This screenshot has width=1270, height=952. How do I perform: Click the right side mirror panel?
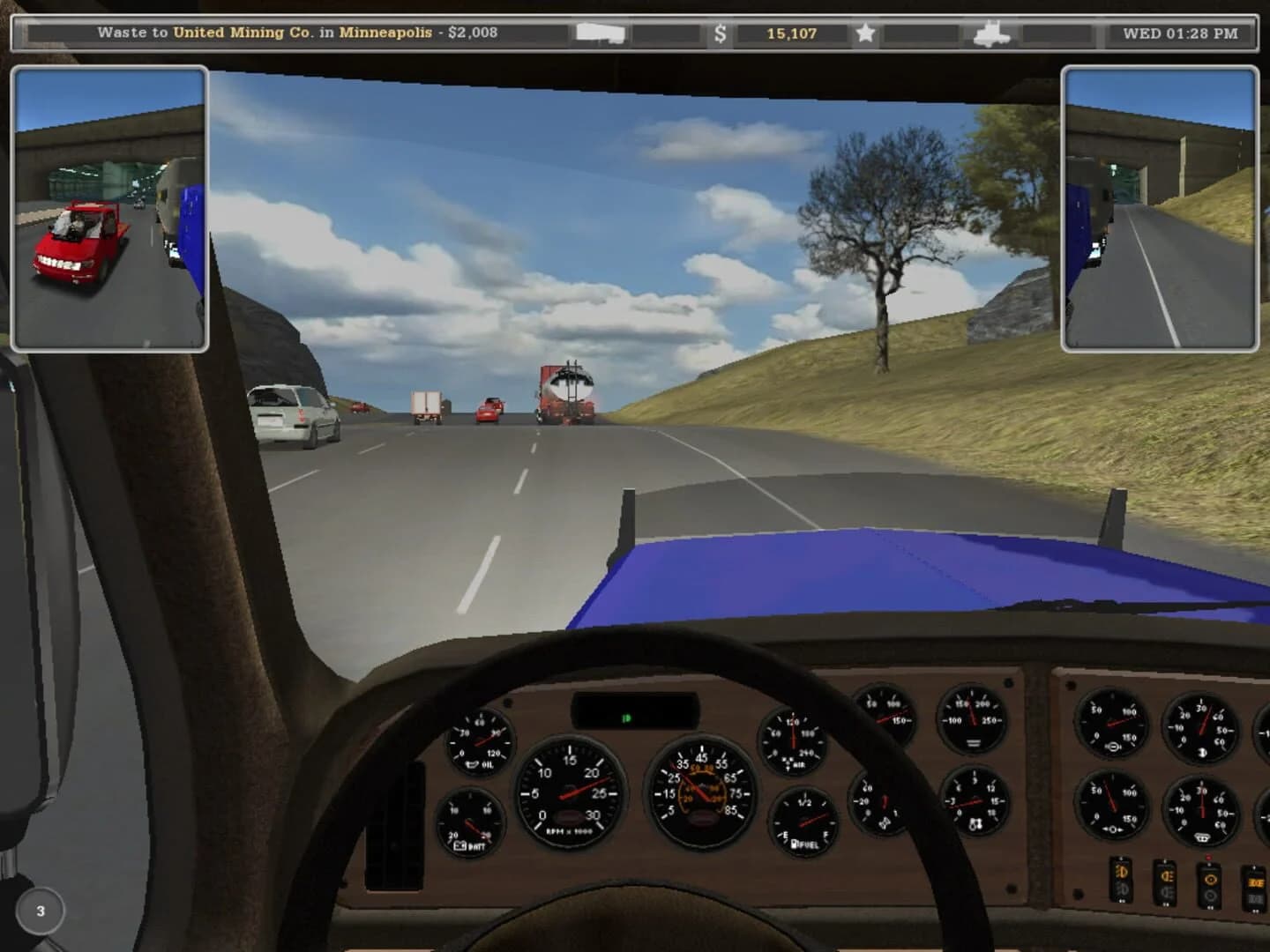(x=1162, y=205)
